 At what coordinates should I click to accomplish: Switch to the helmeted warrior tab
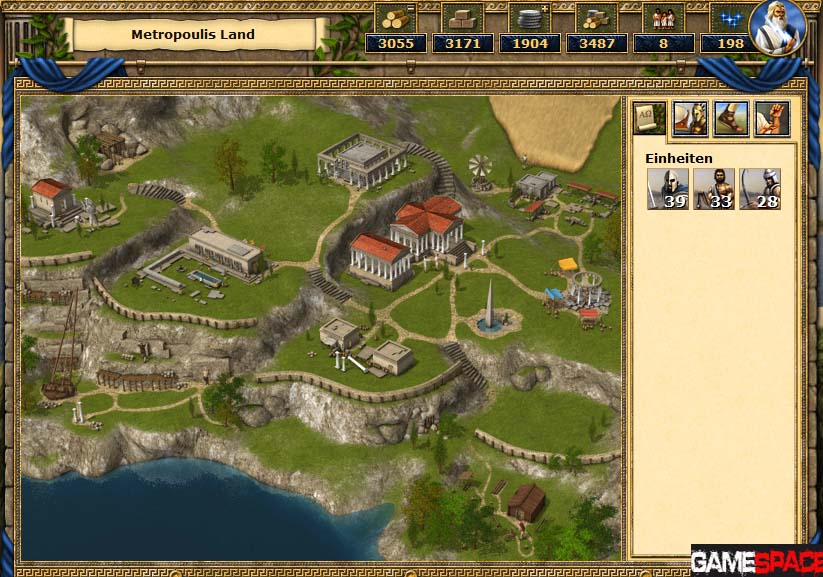[689, 117]
